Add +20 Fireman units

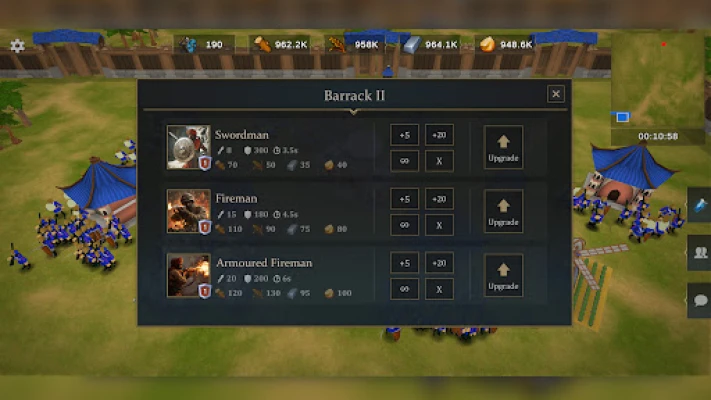click(x=439, y=200)
